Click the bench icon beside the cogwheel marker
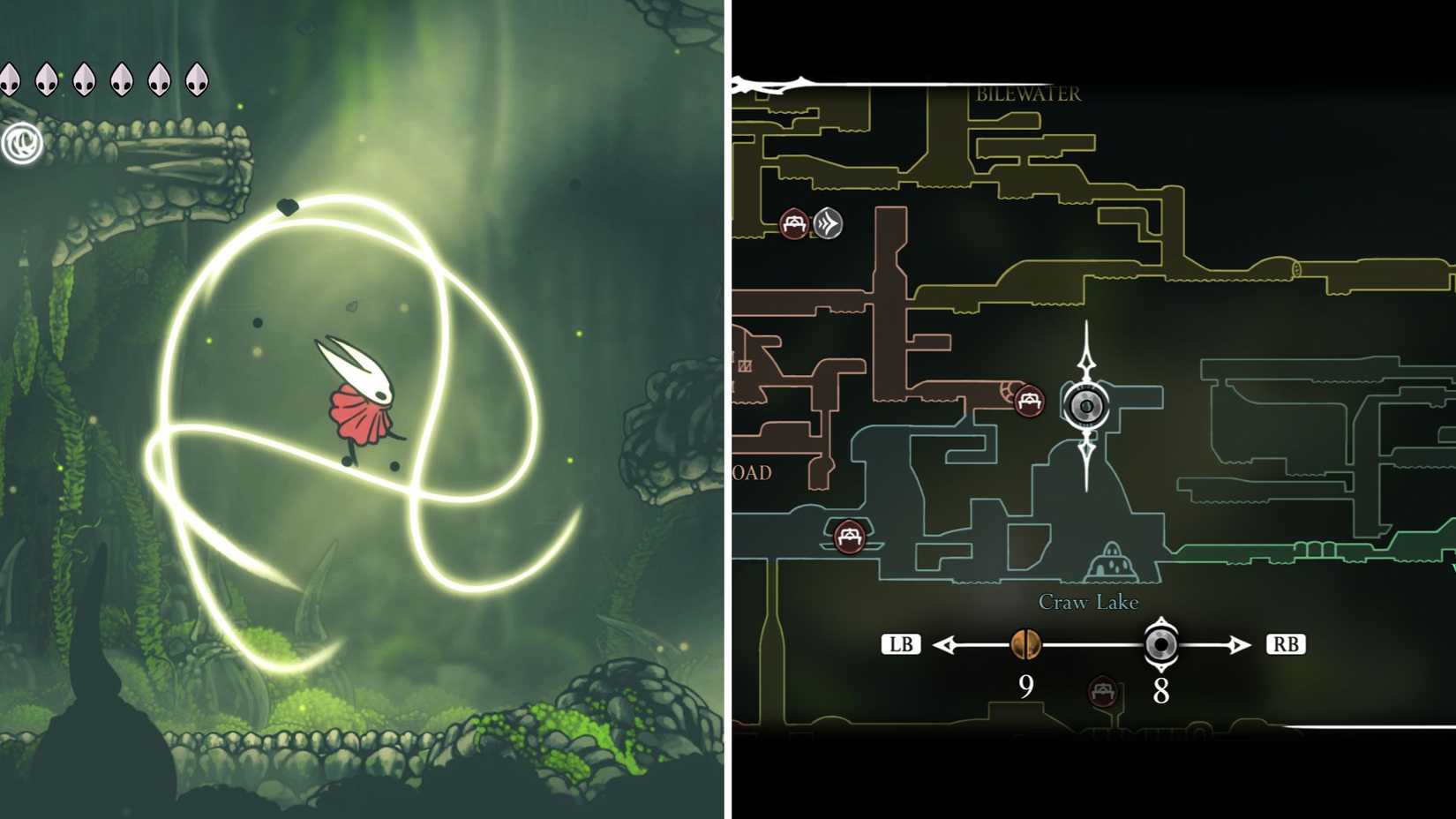The width and height of the screenshot is (1456, 819). [x=1029, y=402]
